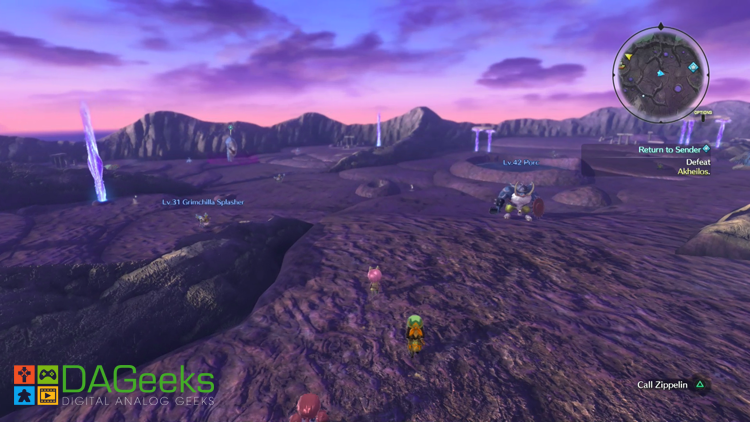Click the cyan diamond quest marker on minimap

[693, 68]
